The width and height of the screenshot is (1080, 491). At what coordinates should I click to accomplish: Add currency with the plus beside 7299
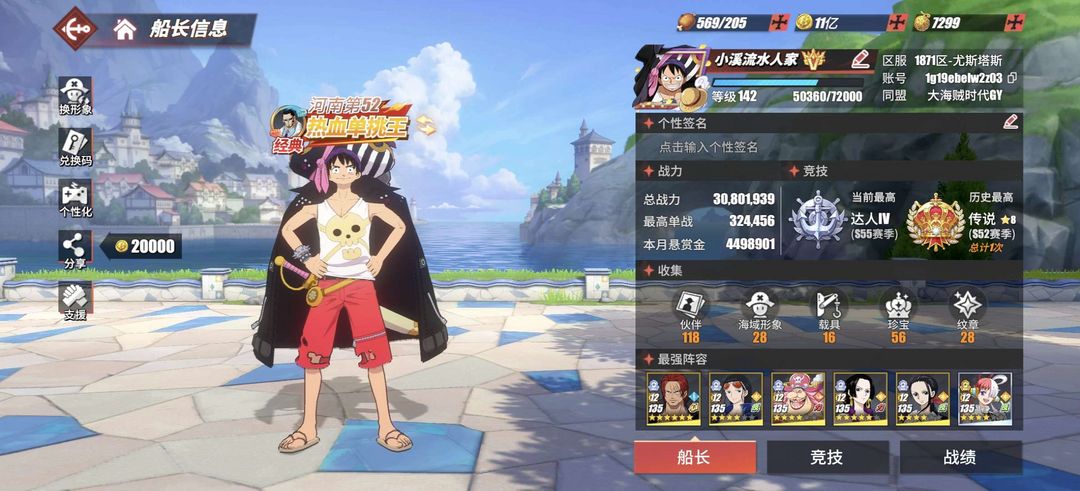tap(1015, 22)
